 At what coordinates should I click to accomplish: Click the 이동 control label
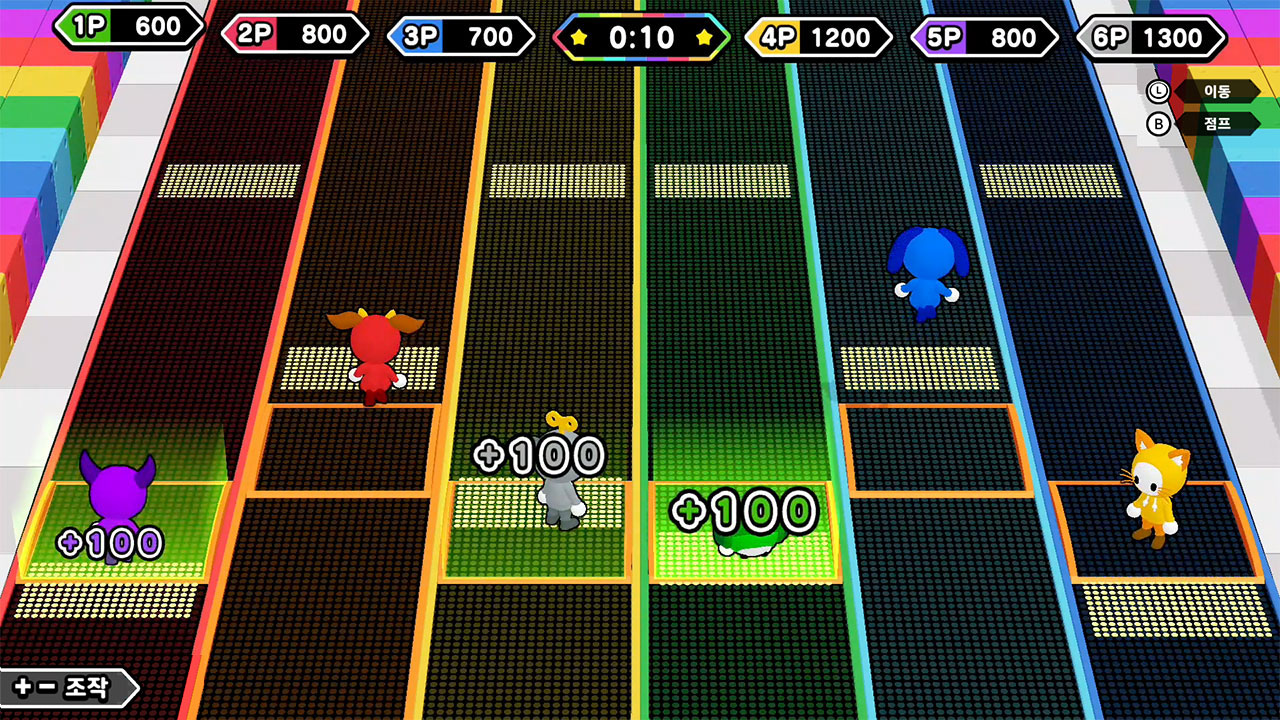coord(1222,91)
